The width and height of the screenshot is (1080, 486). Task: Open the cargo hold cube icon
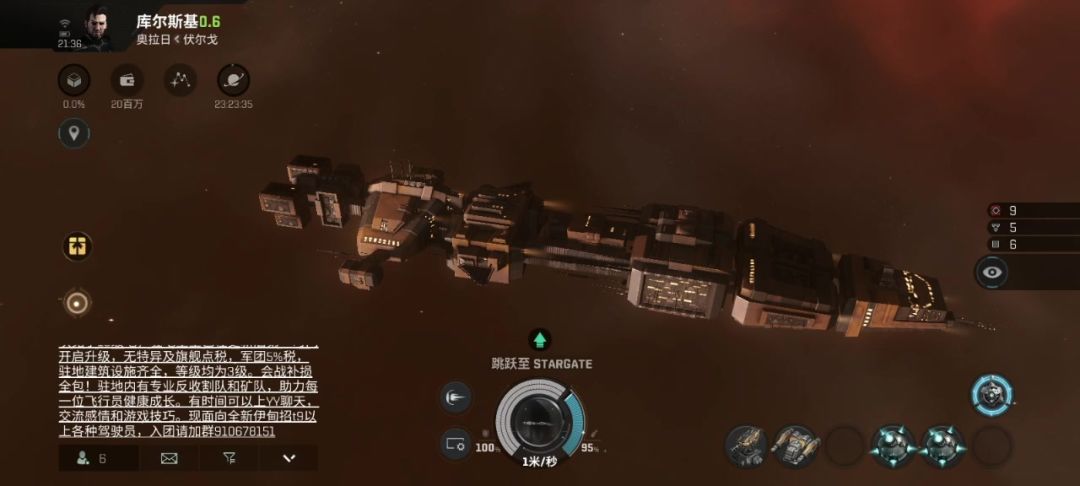point(74,81)
